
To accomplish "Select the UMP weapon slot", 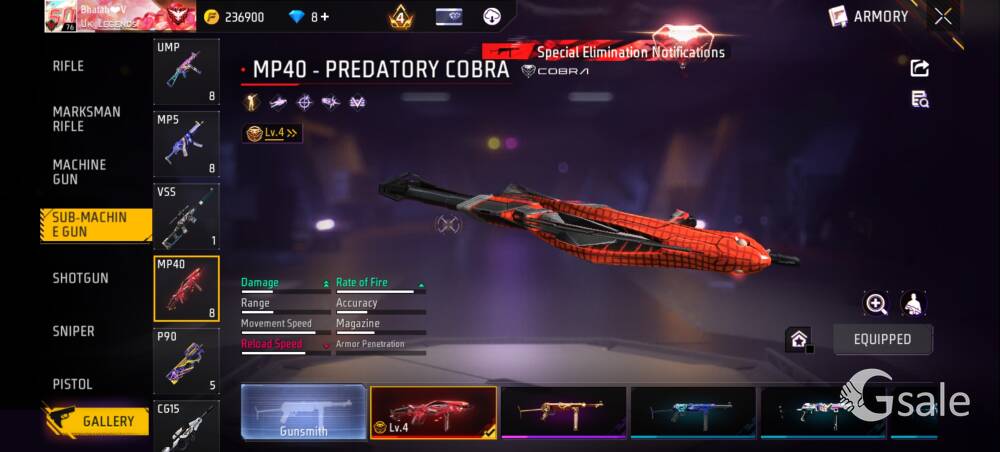I will (186, 71).
